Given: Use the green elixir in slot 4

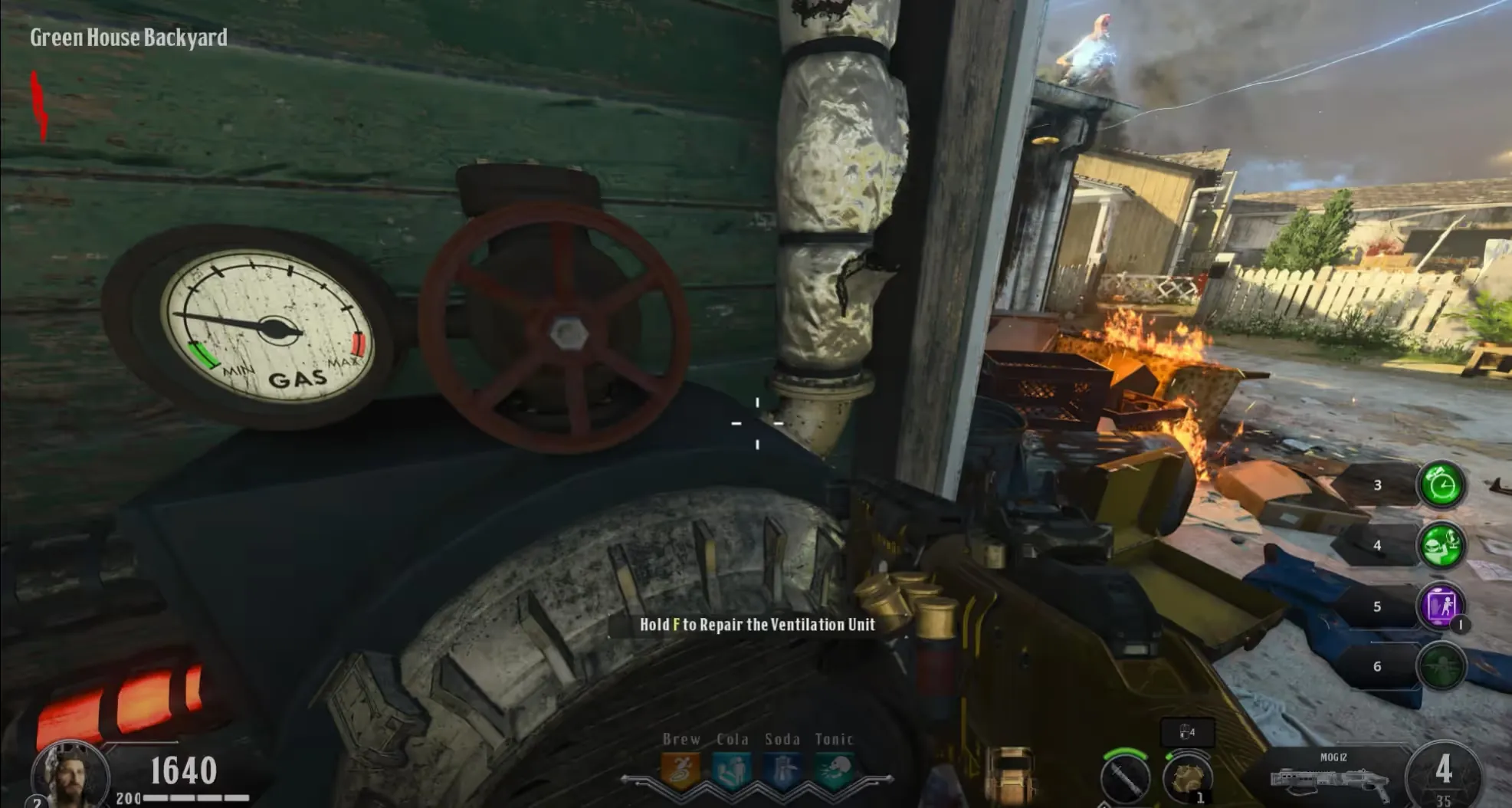Looking at the screenshot, I should click(x=1441, y=545).
